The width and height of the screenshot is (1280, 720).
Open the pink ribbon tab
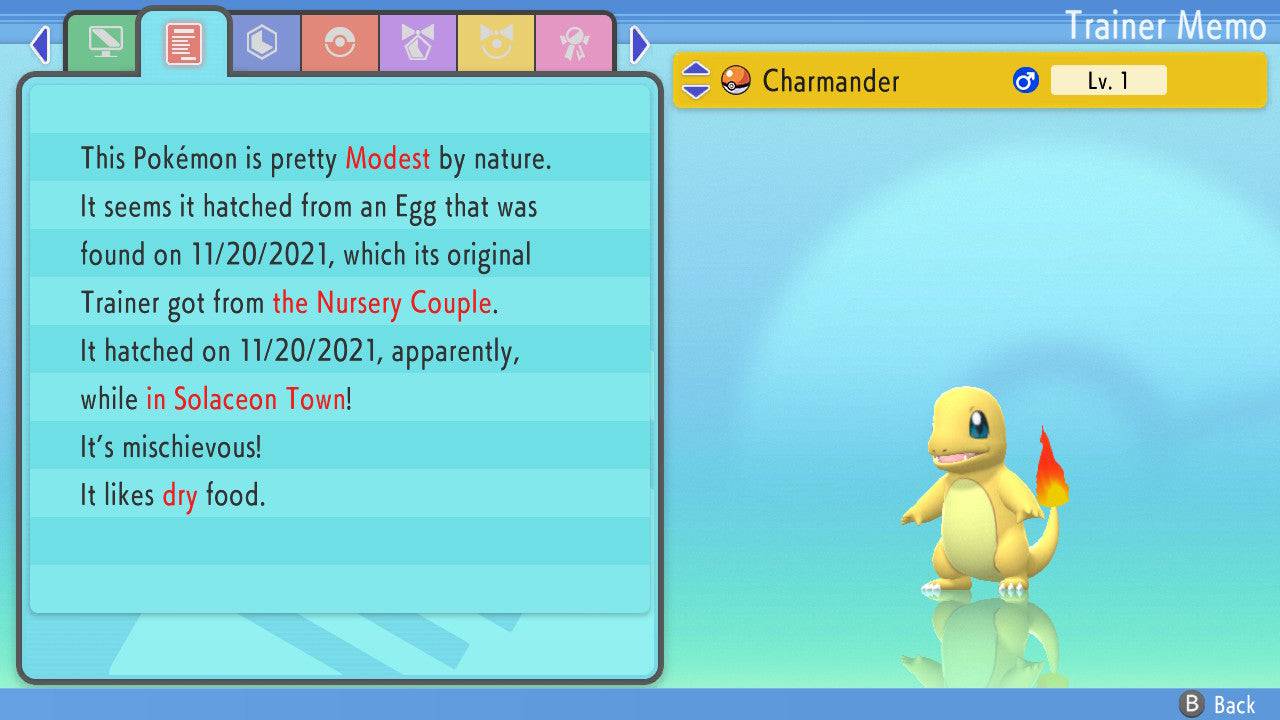coord(574,43)
